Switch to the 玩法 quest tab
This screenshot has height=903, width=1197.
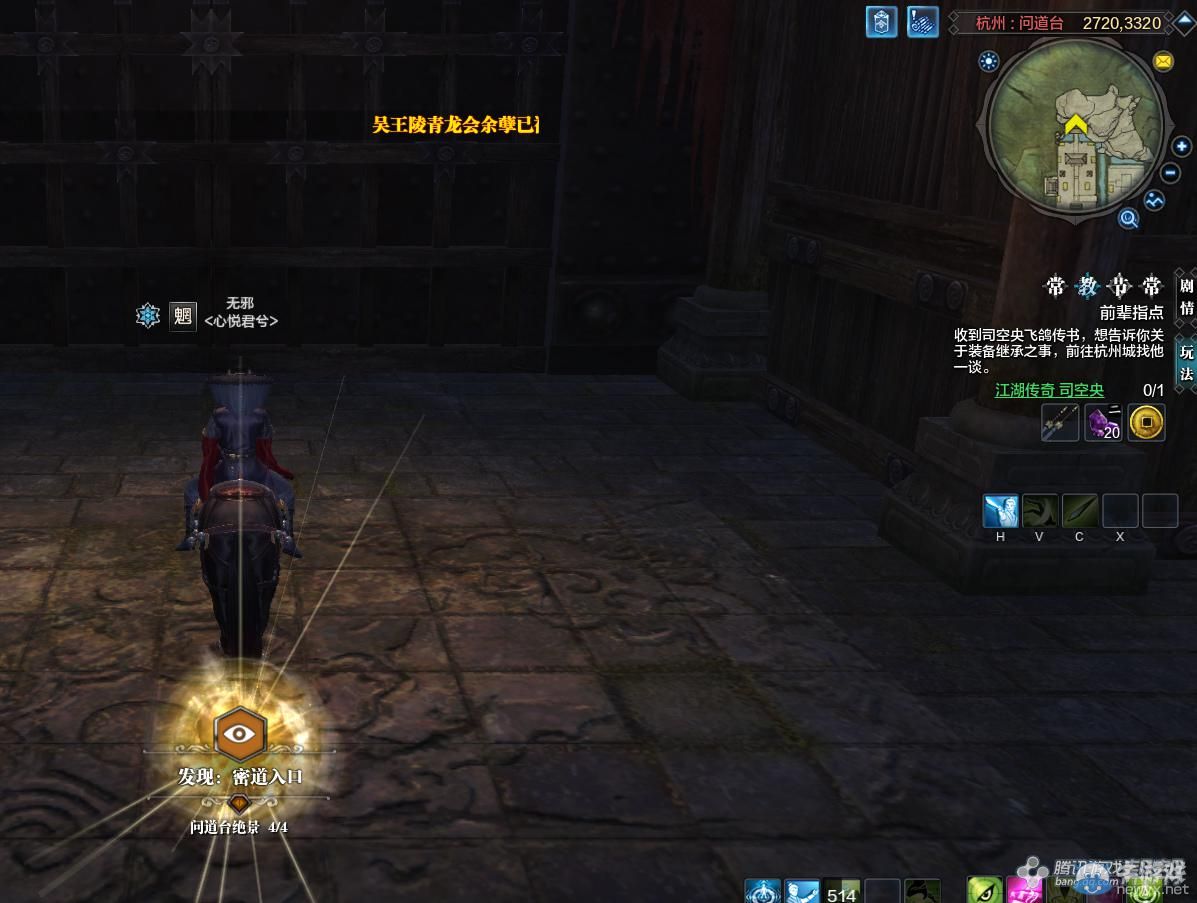coord(1186,363)
